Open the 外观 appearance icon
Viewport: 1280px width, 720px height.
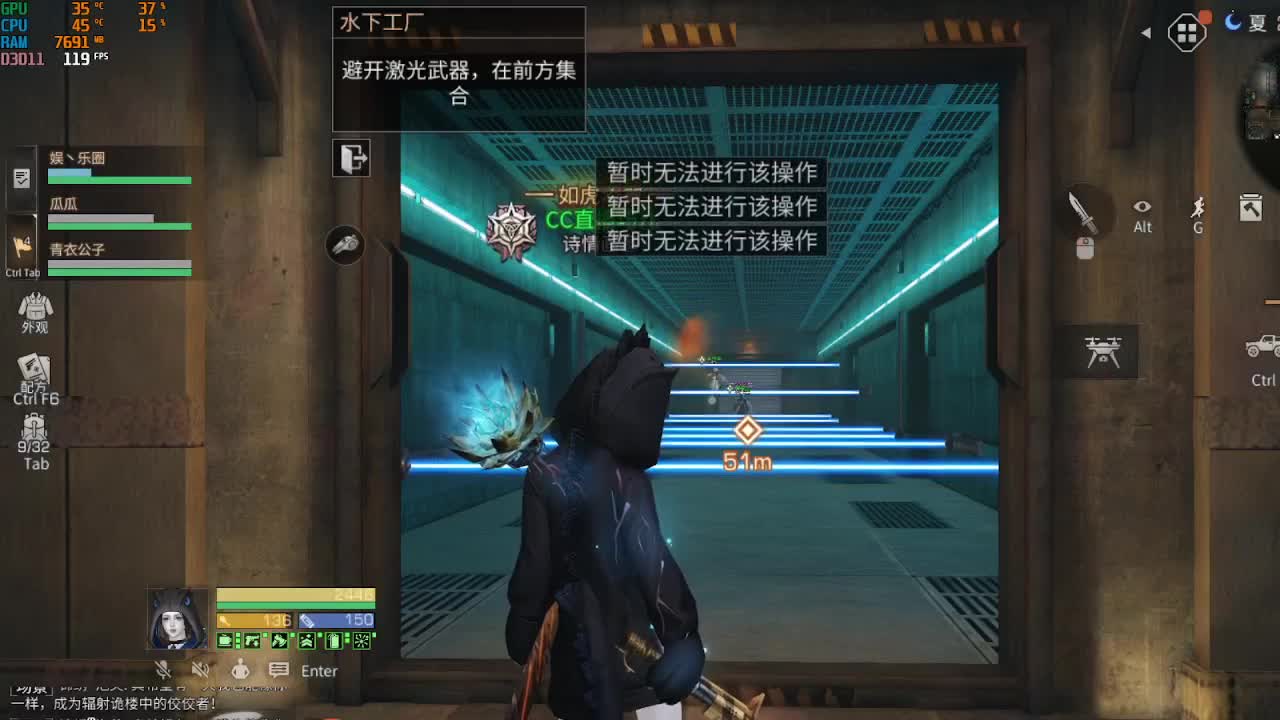pyautogui.click(x=36, y=308)
